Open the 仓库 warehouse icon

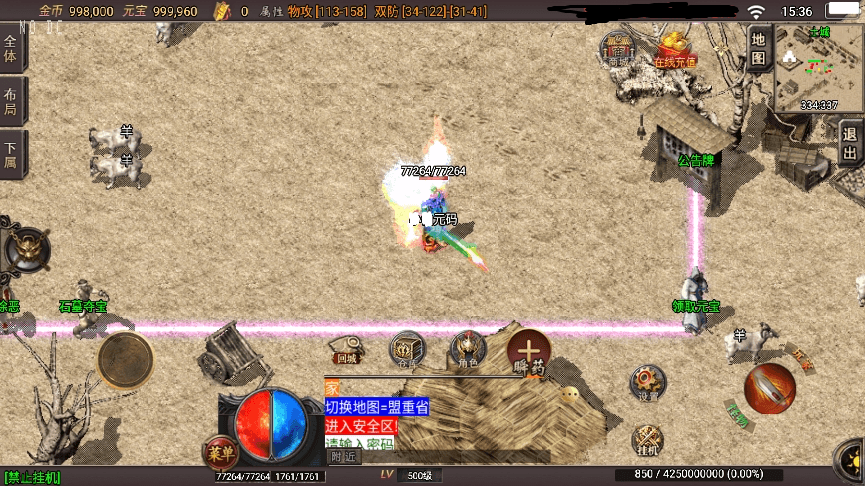pyautogui.click(x=406, y=348)
